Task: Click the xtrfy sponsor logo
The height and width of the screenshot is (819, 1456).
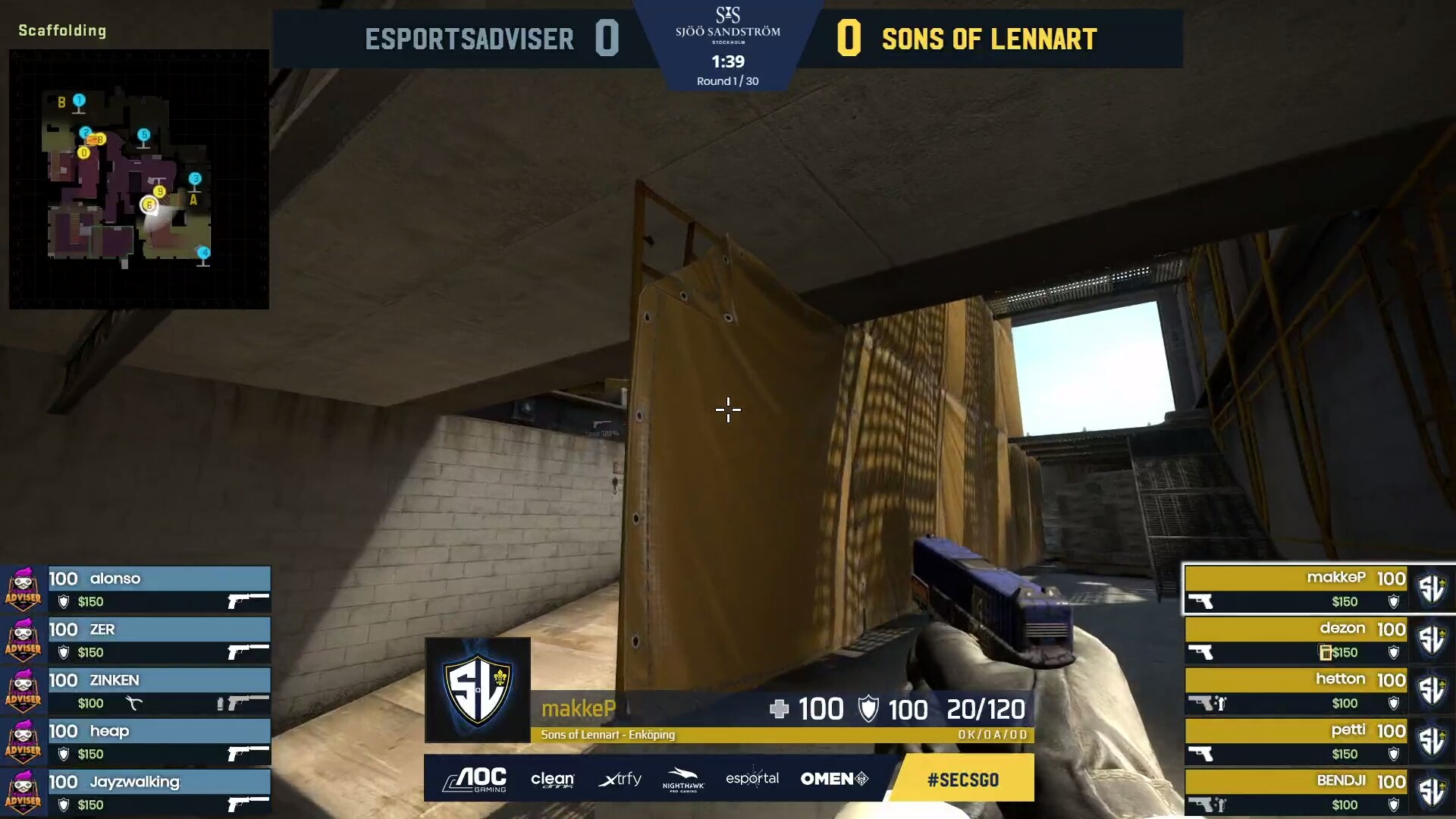Action: coord(620,779)
